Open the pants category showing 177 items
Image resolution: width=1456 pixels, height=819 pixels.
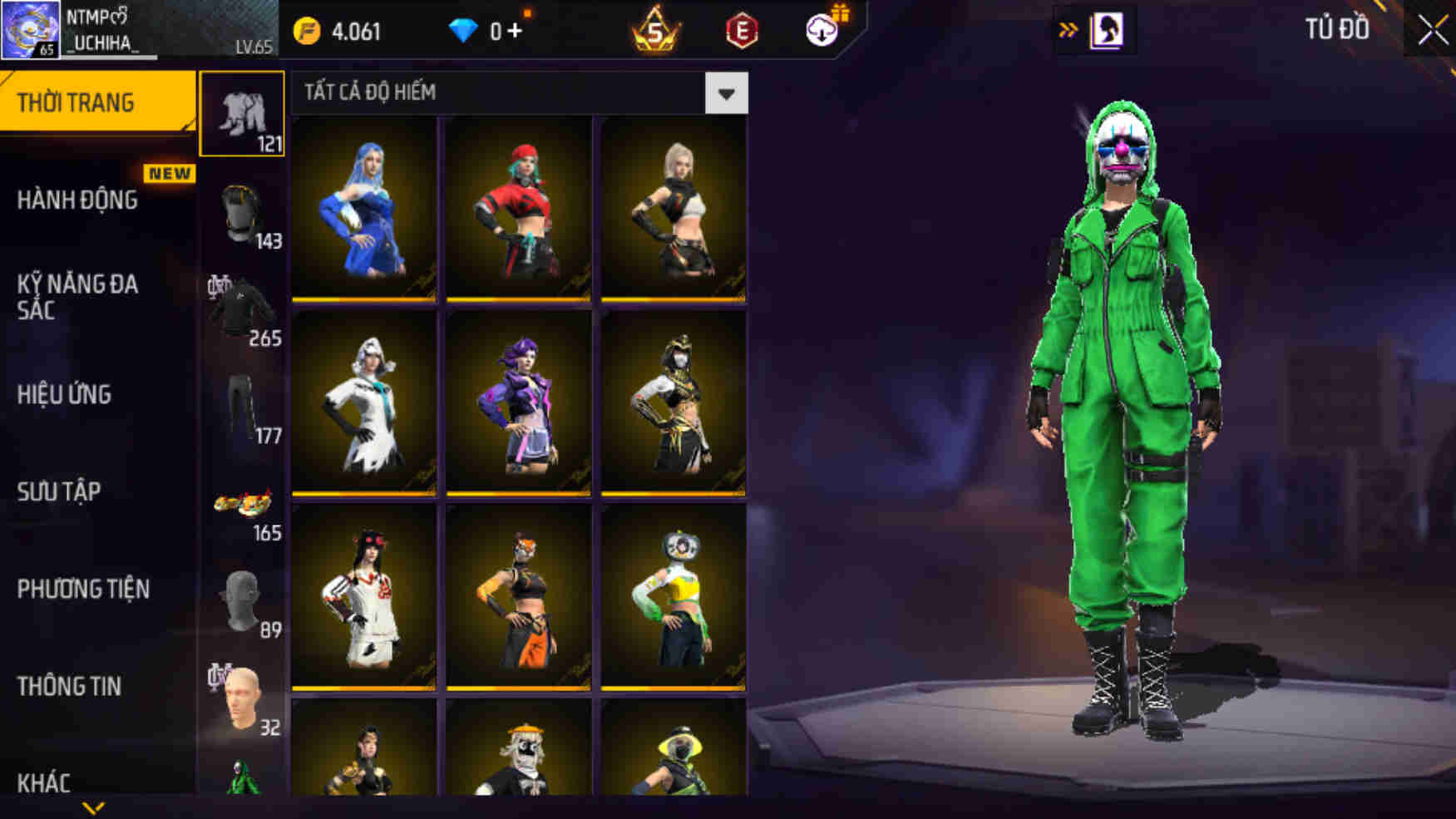(241, 407)
